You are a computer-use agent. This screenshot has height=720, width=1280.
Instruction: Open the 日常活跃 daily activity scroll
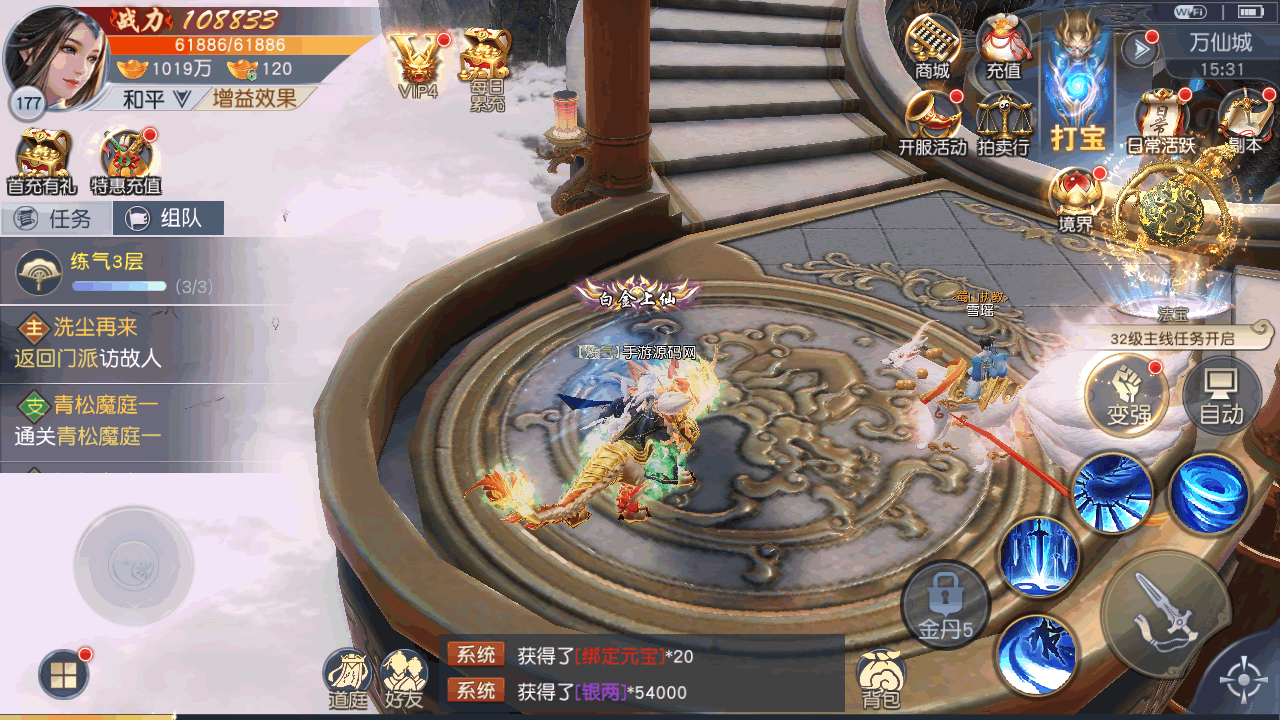click(1161, 121)
